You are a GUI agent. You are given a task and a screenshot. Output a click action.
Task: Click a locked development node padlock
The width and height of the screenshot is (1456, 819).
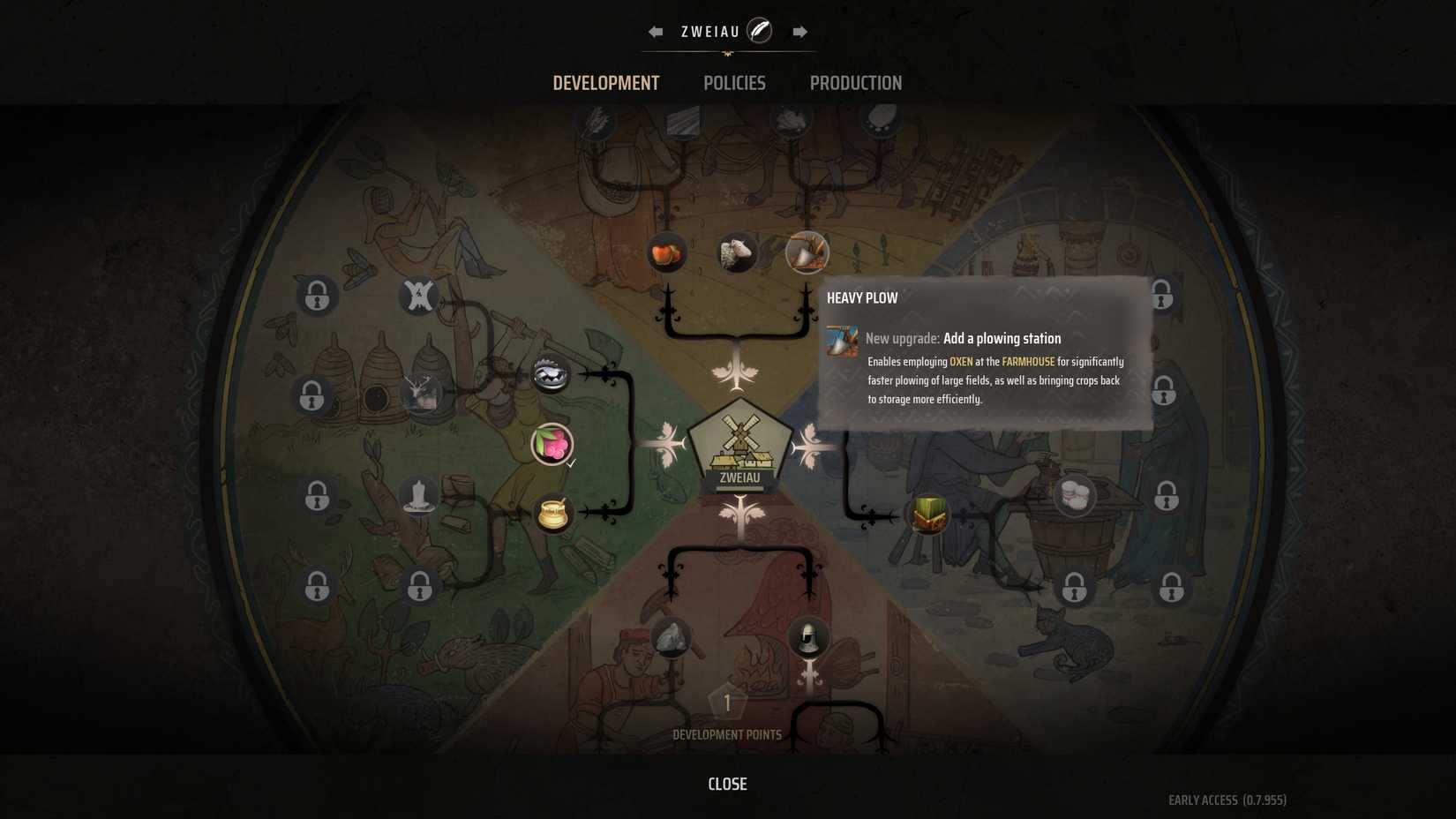[x=316, y=297]
